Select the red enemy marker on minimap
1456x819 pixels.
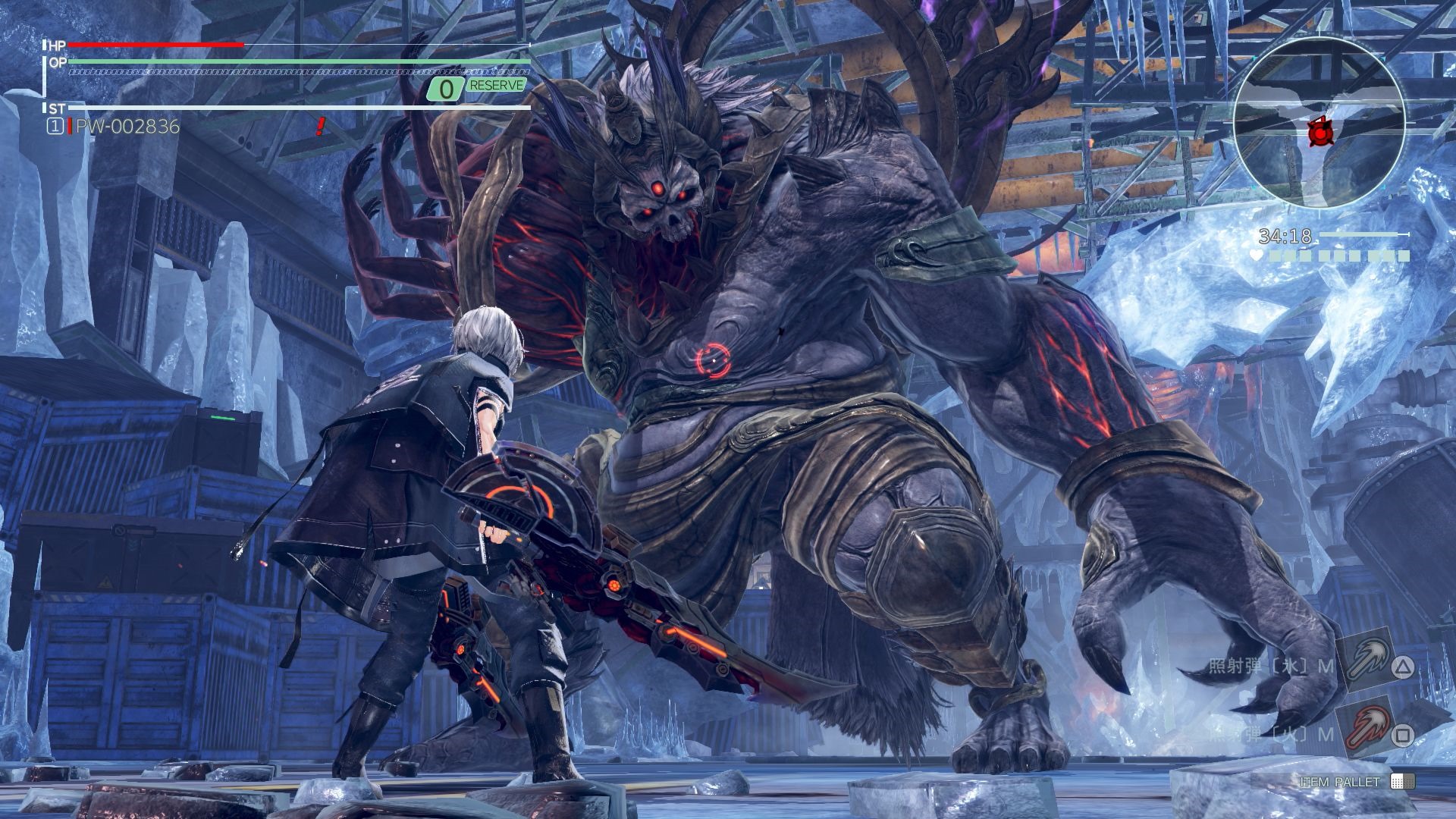click(x=1319, y=133)
